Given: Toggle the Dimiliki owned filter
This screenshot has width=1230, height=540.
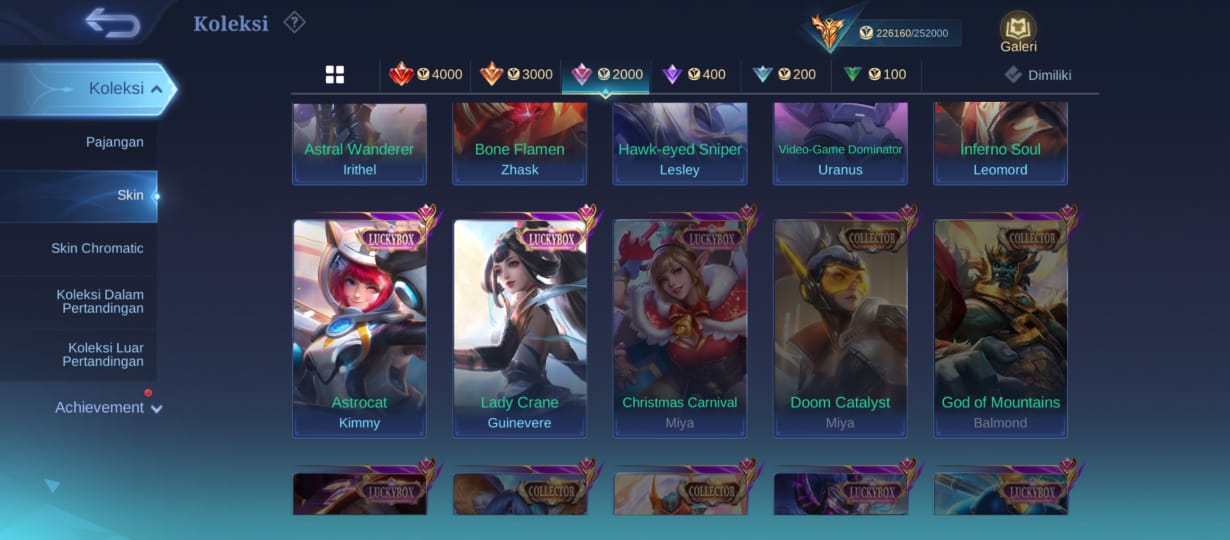Looking at the screenshot, I should pyautogui.click(x=1039, y=75).
